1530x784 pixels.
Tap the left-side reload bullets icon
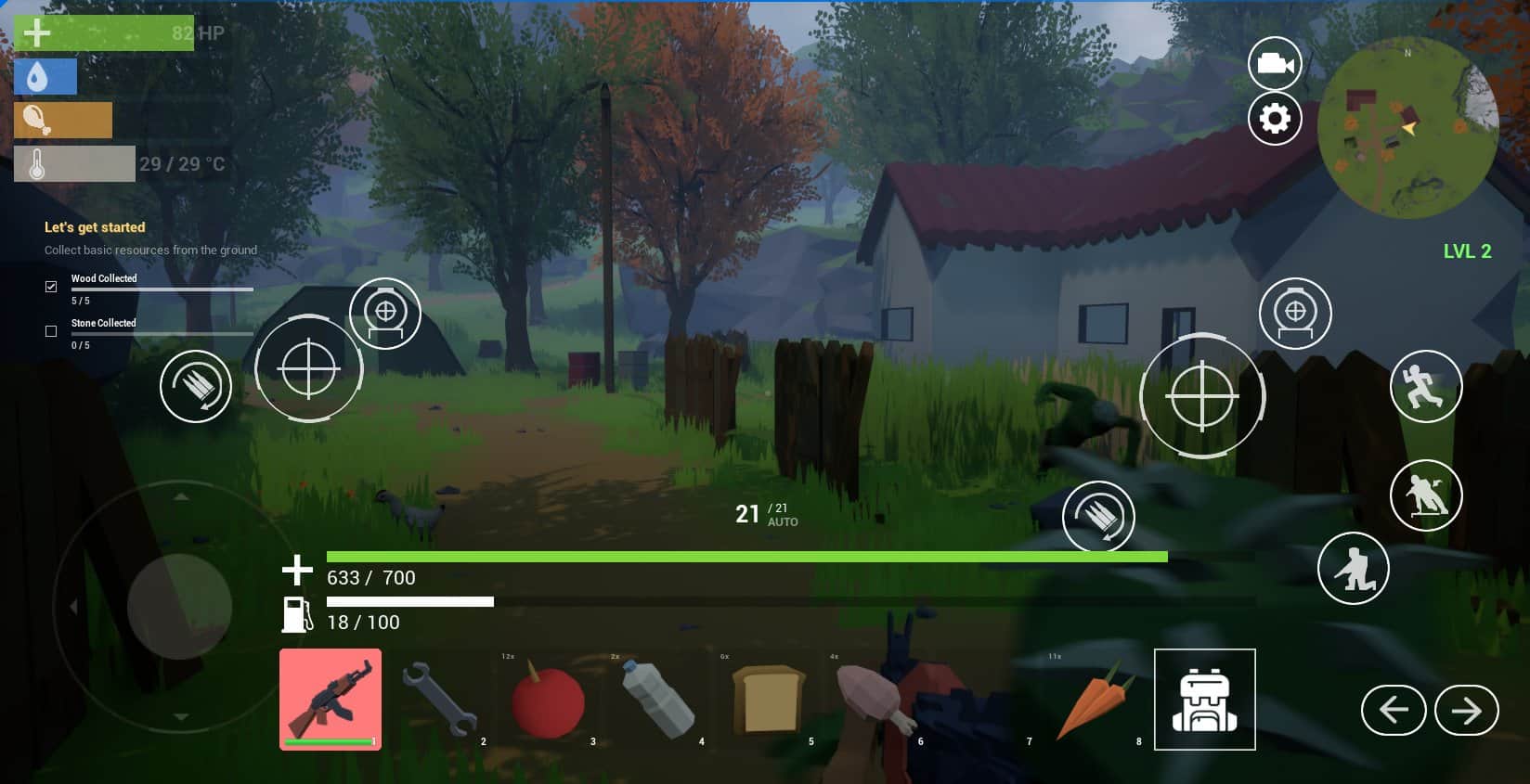[196, 386]
